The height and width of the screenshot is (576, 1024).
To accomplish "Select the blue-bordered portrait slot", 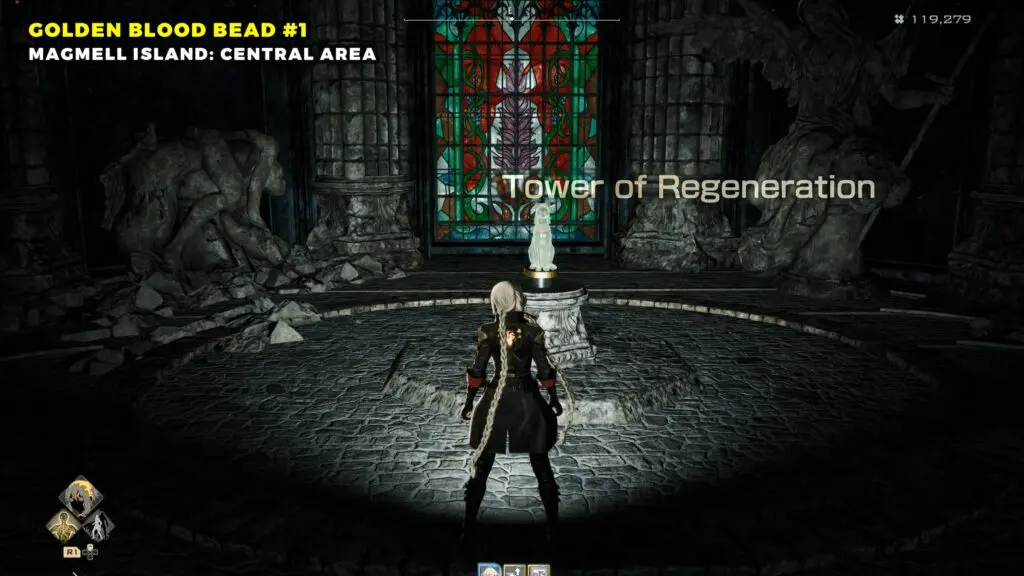I will 490,571.
